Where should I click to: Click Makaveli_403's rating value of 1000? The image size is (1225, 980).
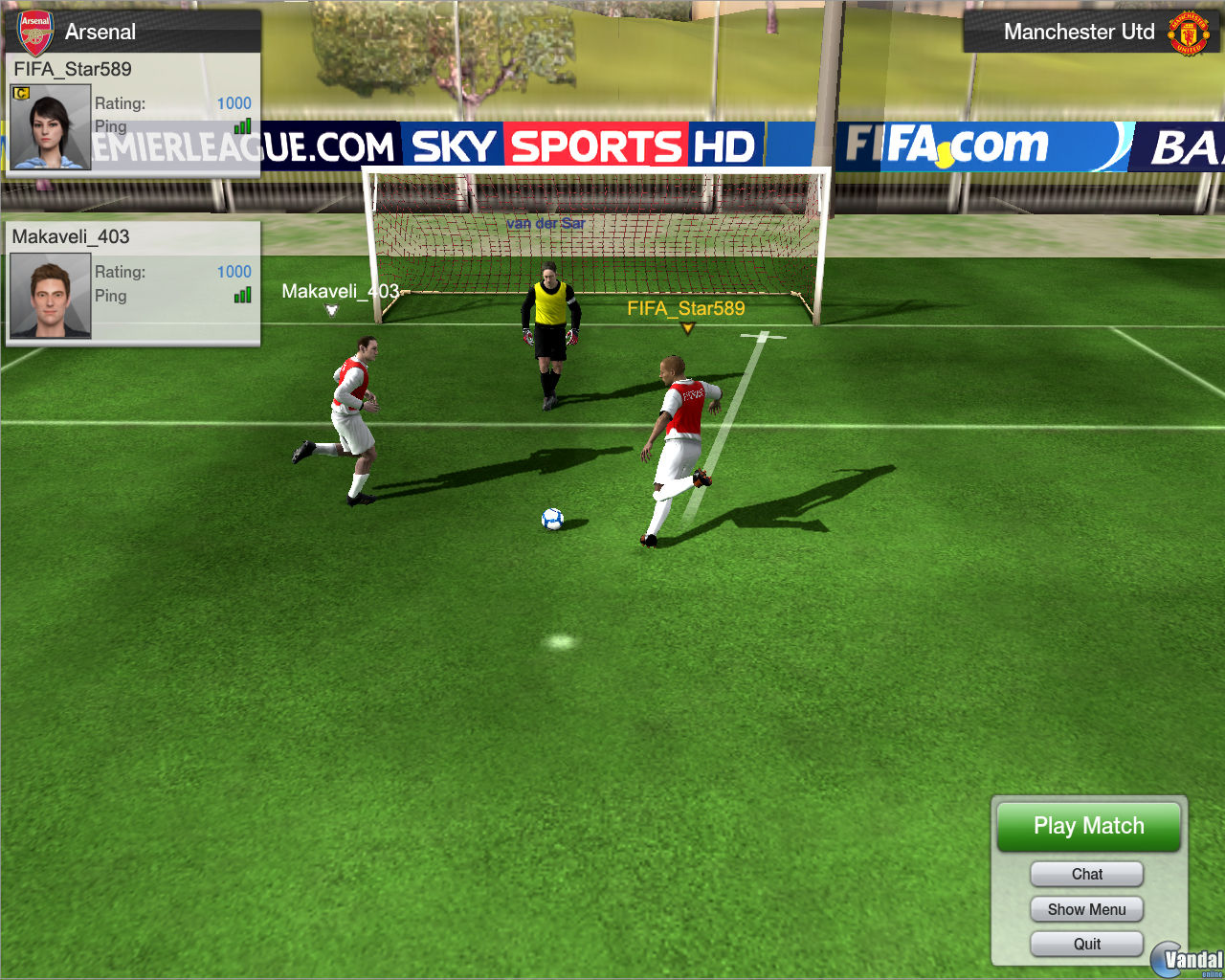pos(234,272)
